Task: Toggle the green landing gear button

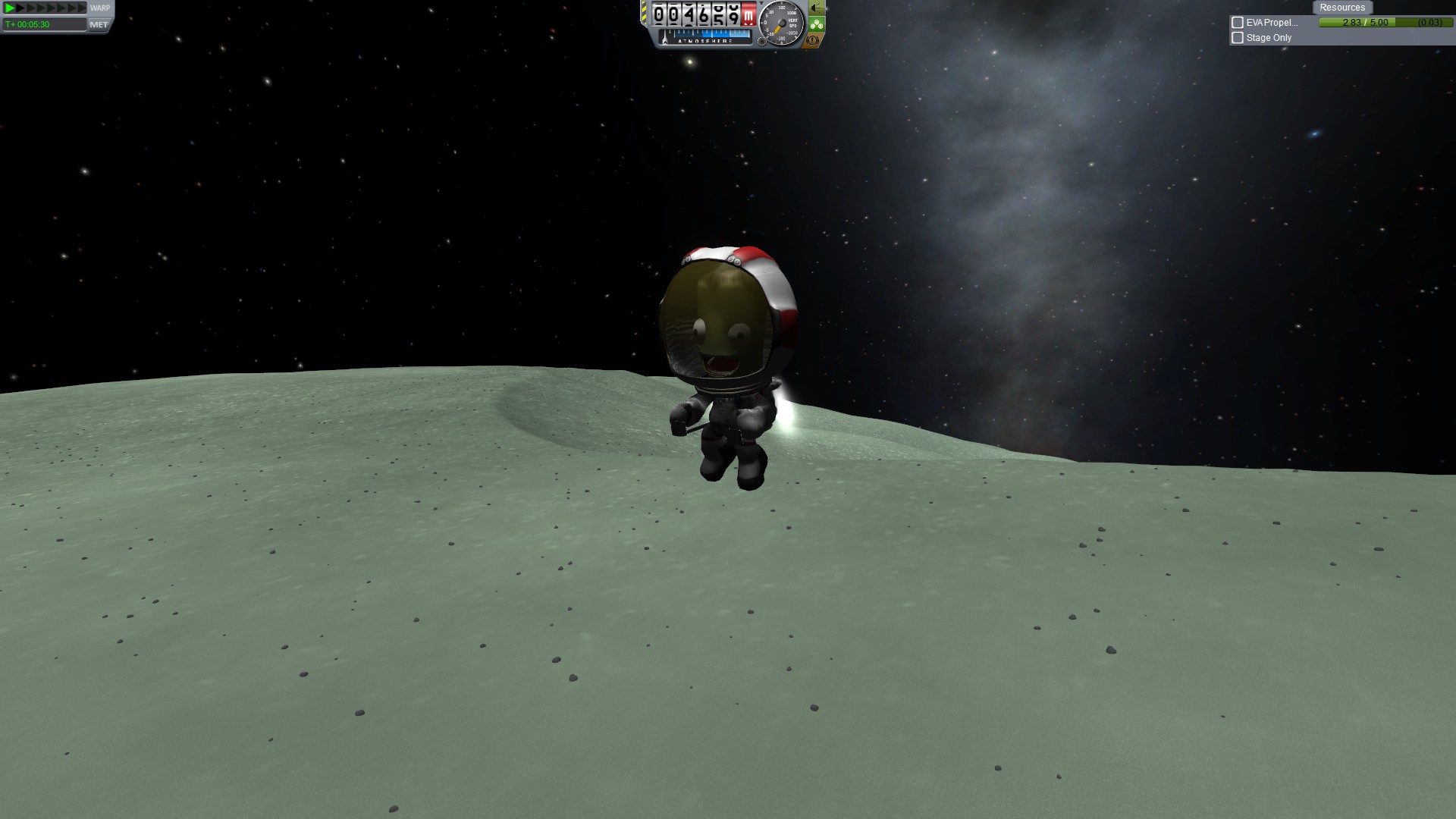Action: [x=816, y=24]
